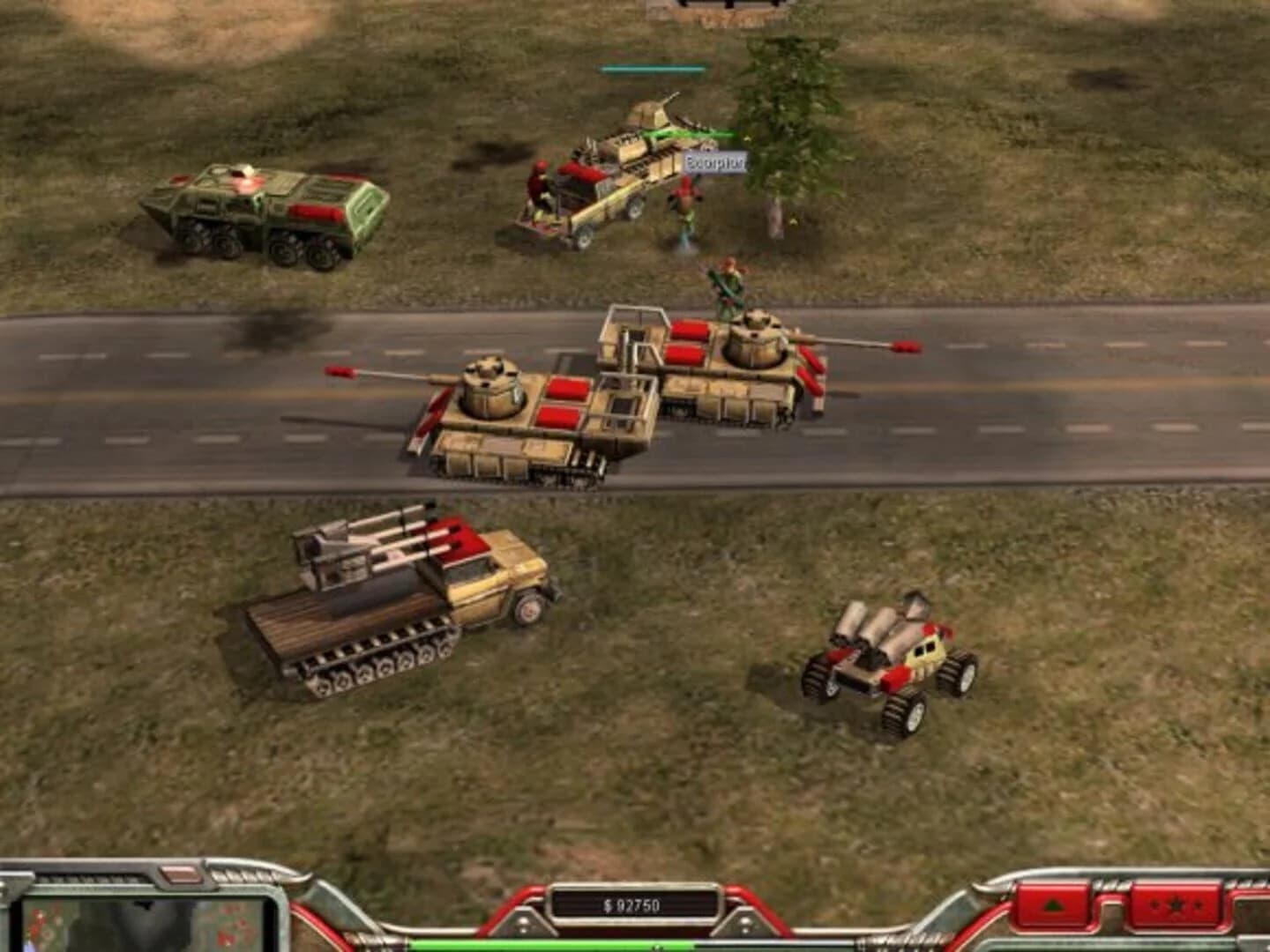Viewport: 1270px width, 952px height.
Task: Open the Options button above the radar minimap
Action: tap(181, 876)
